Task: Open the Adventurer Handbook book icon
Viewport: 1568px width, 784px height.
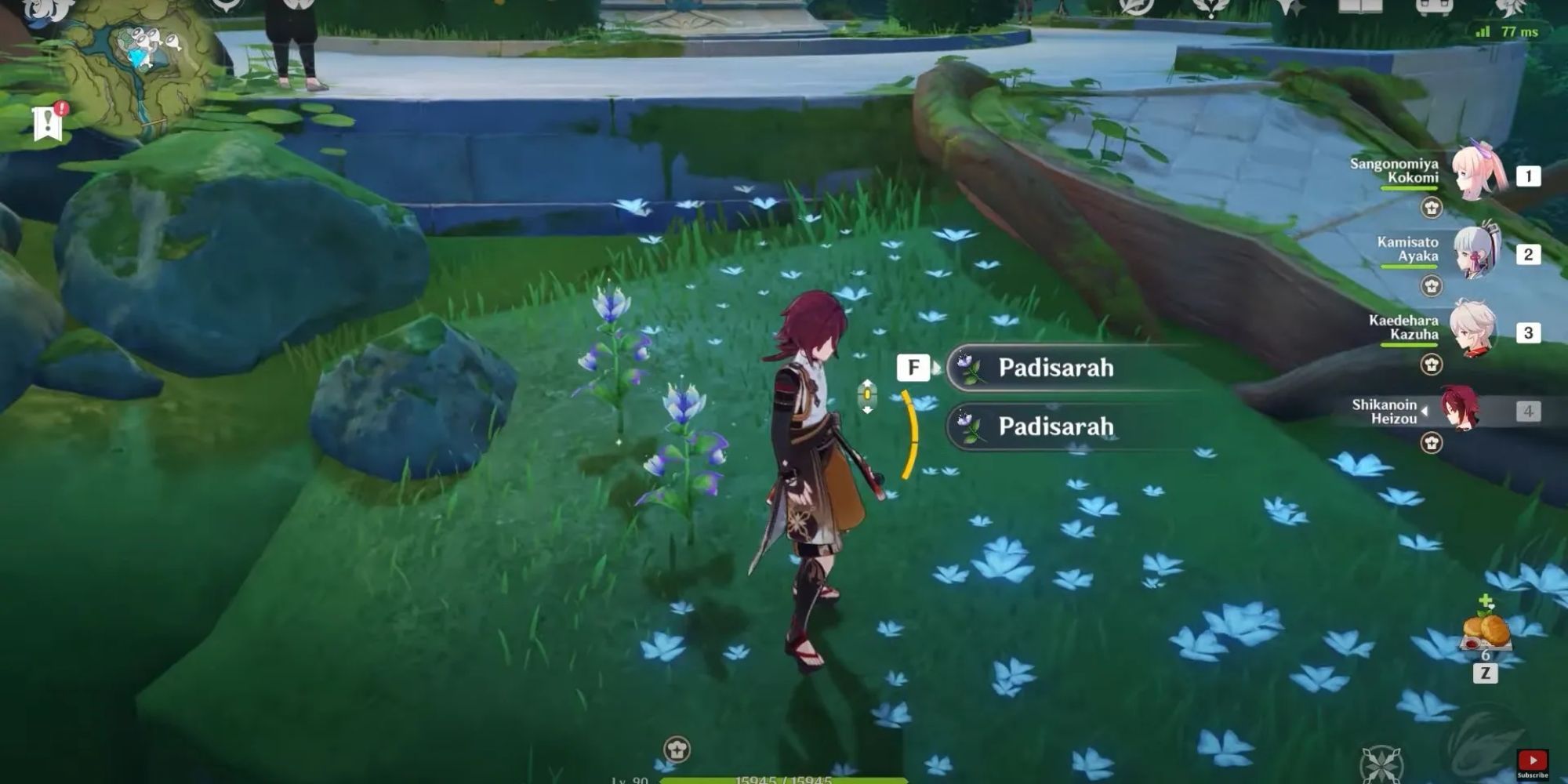Action: click(x=1359, y=9)
